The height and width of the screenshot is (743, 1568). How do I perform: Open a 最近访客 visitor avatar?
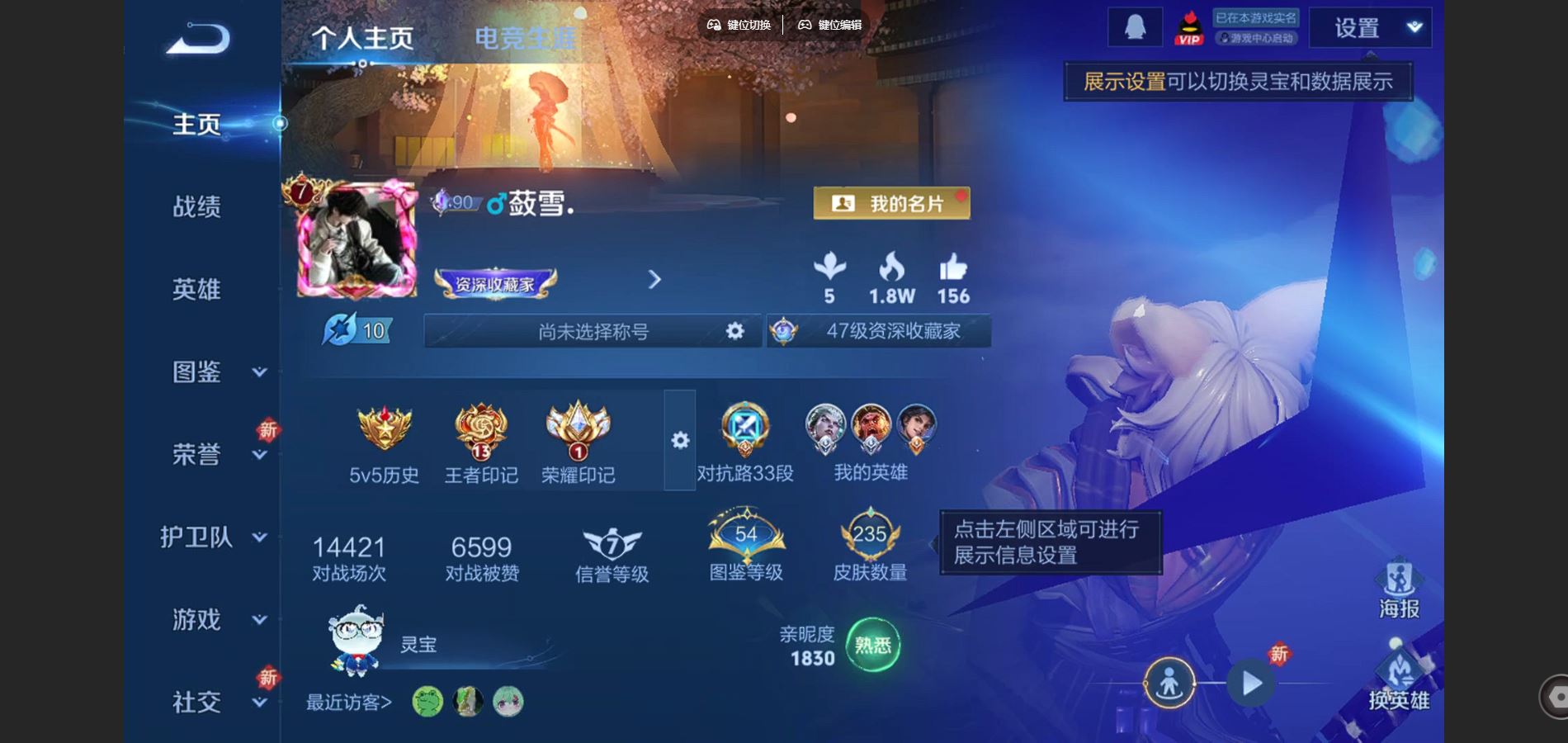(x=426, y=701)
